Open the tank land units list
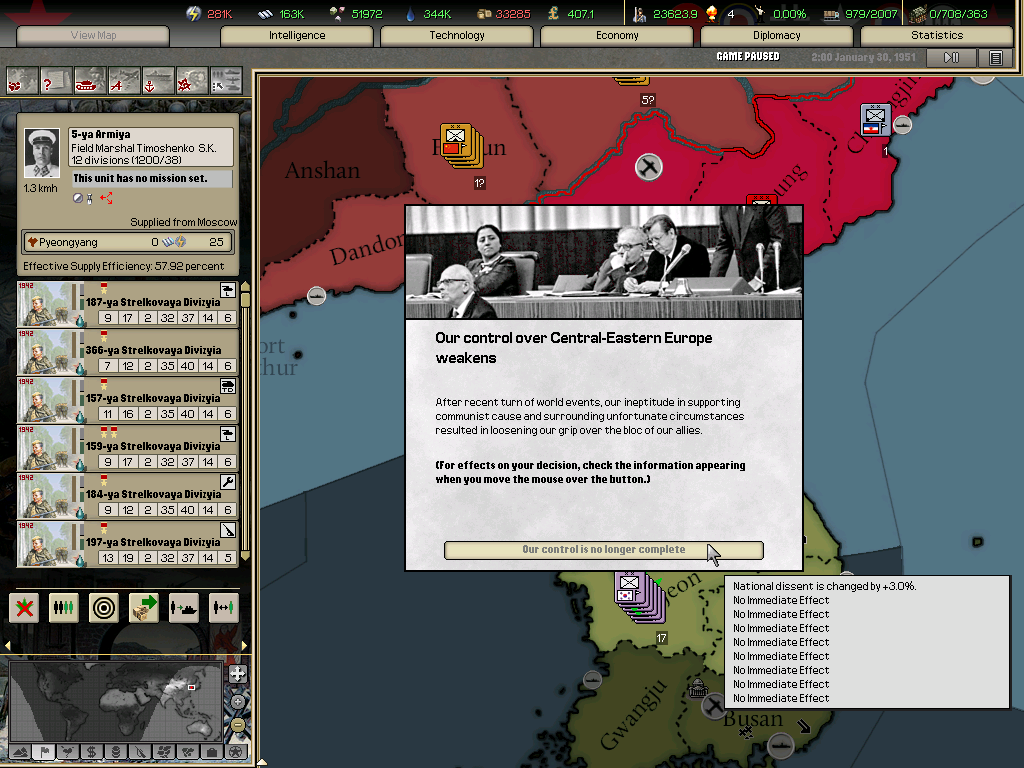Screen dimensions: 1024x768 pos(90,79)
